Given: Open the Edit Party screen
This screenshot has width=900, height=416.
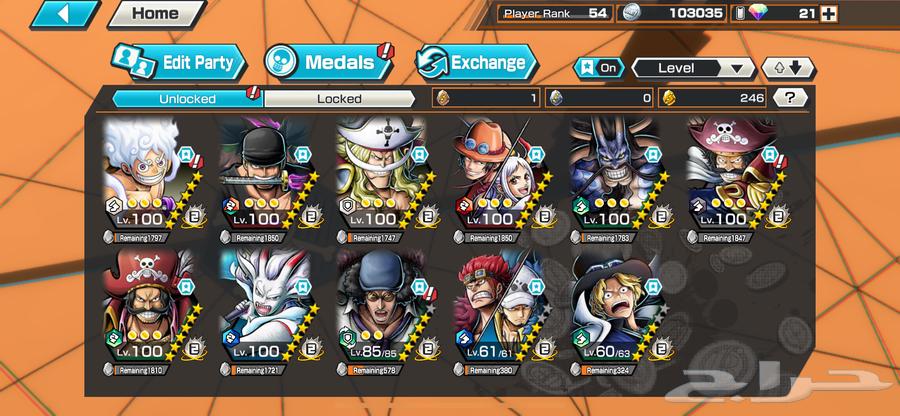Looking at the screenshot, I should tap(177, 62).
